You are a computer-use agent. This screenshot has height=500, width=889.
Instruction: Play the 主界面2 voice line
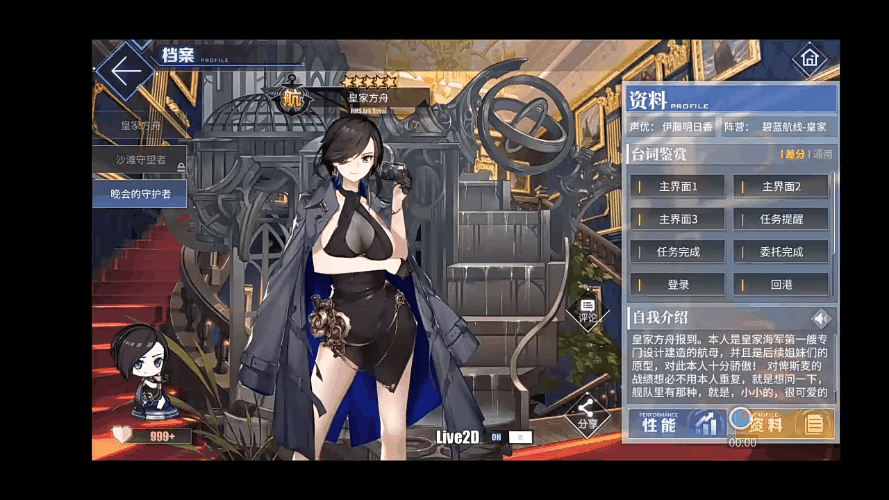point(781,186)
